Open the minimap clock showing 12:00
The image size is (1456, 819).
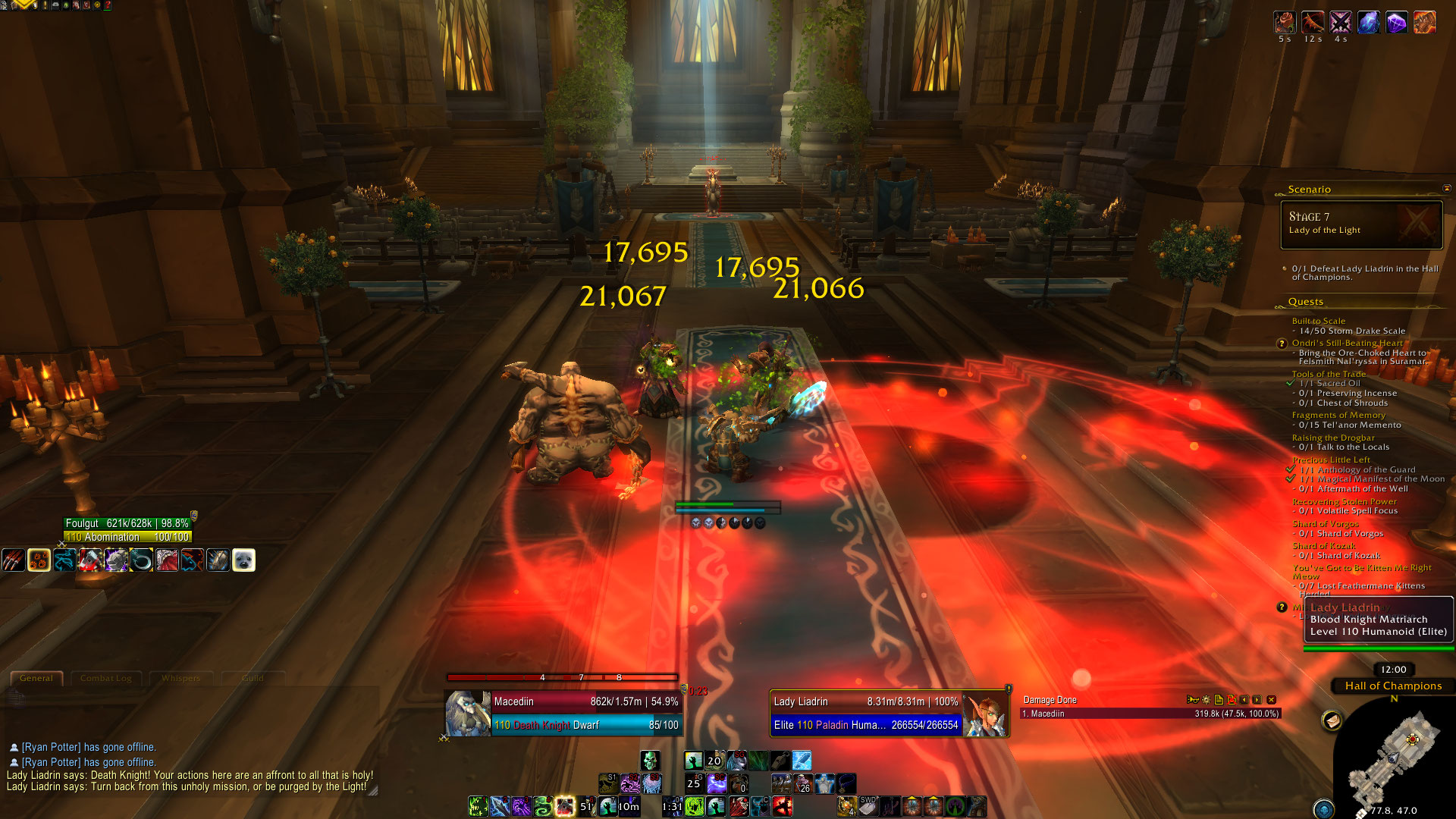tap(1393, 670)
